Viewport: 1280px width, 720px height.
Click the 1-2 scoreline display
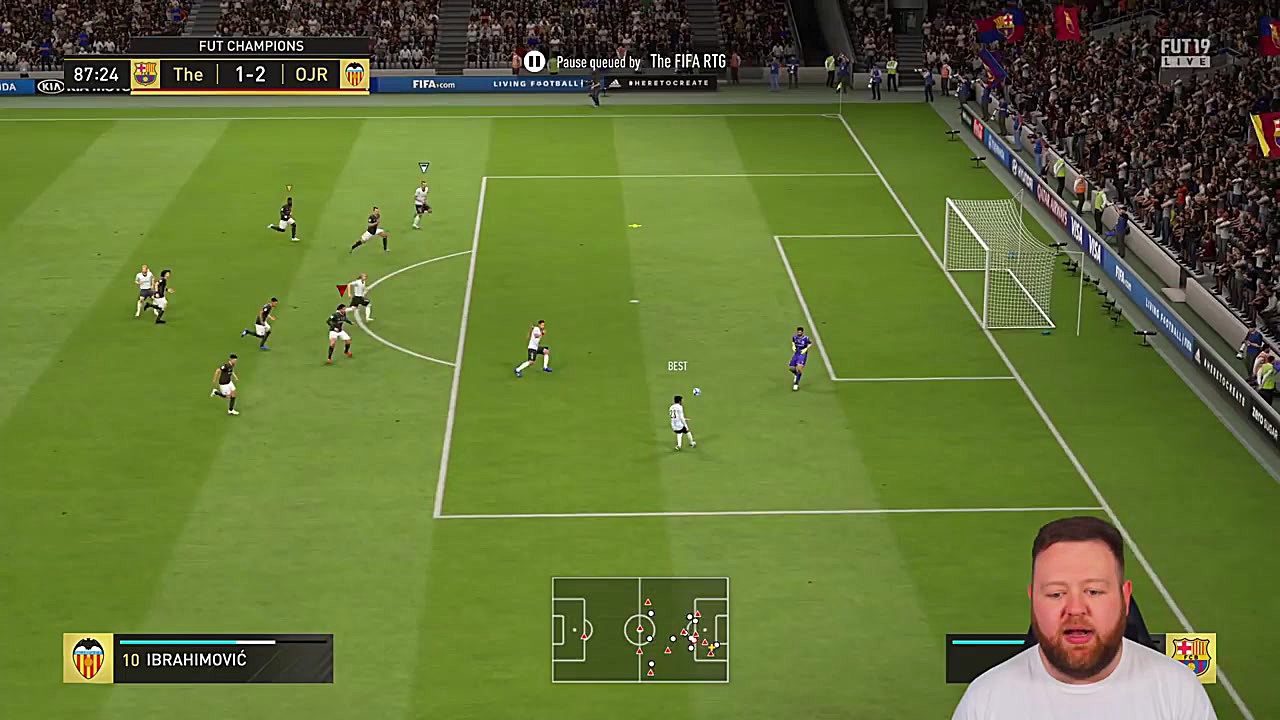point(249,74)
